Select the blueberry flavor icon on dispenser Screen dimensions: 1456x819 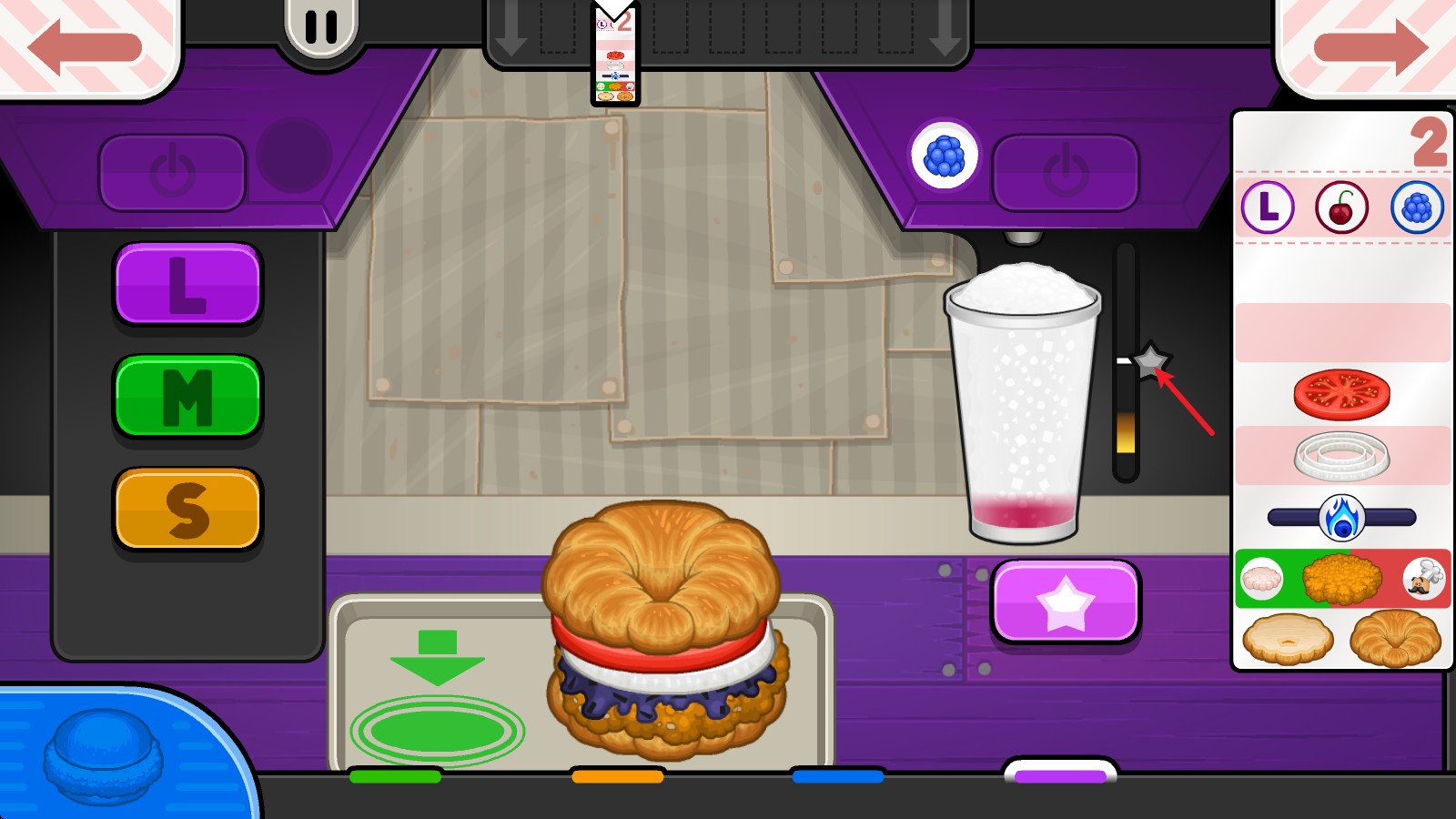(944, 156)
